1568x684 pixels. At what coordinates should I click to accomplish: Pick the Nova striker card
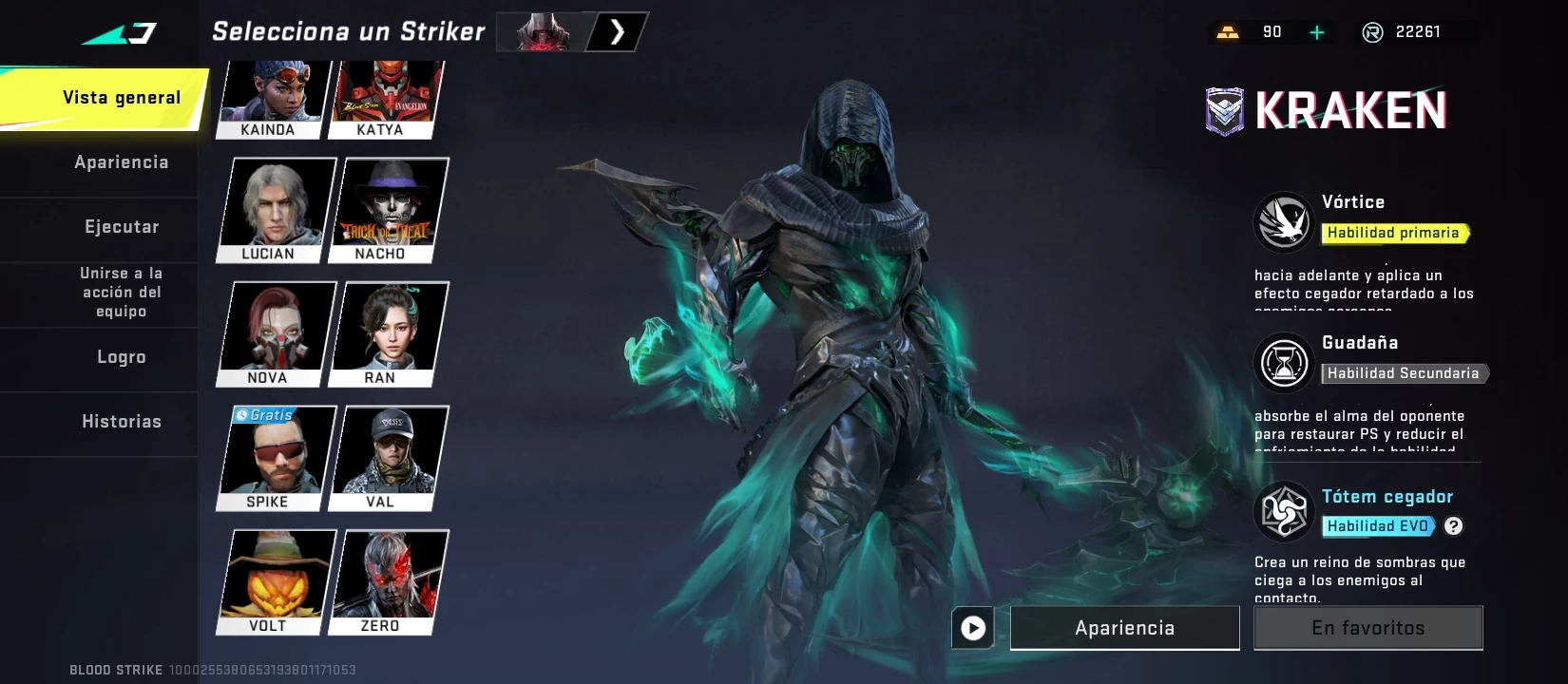point(277,333)
